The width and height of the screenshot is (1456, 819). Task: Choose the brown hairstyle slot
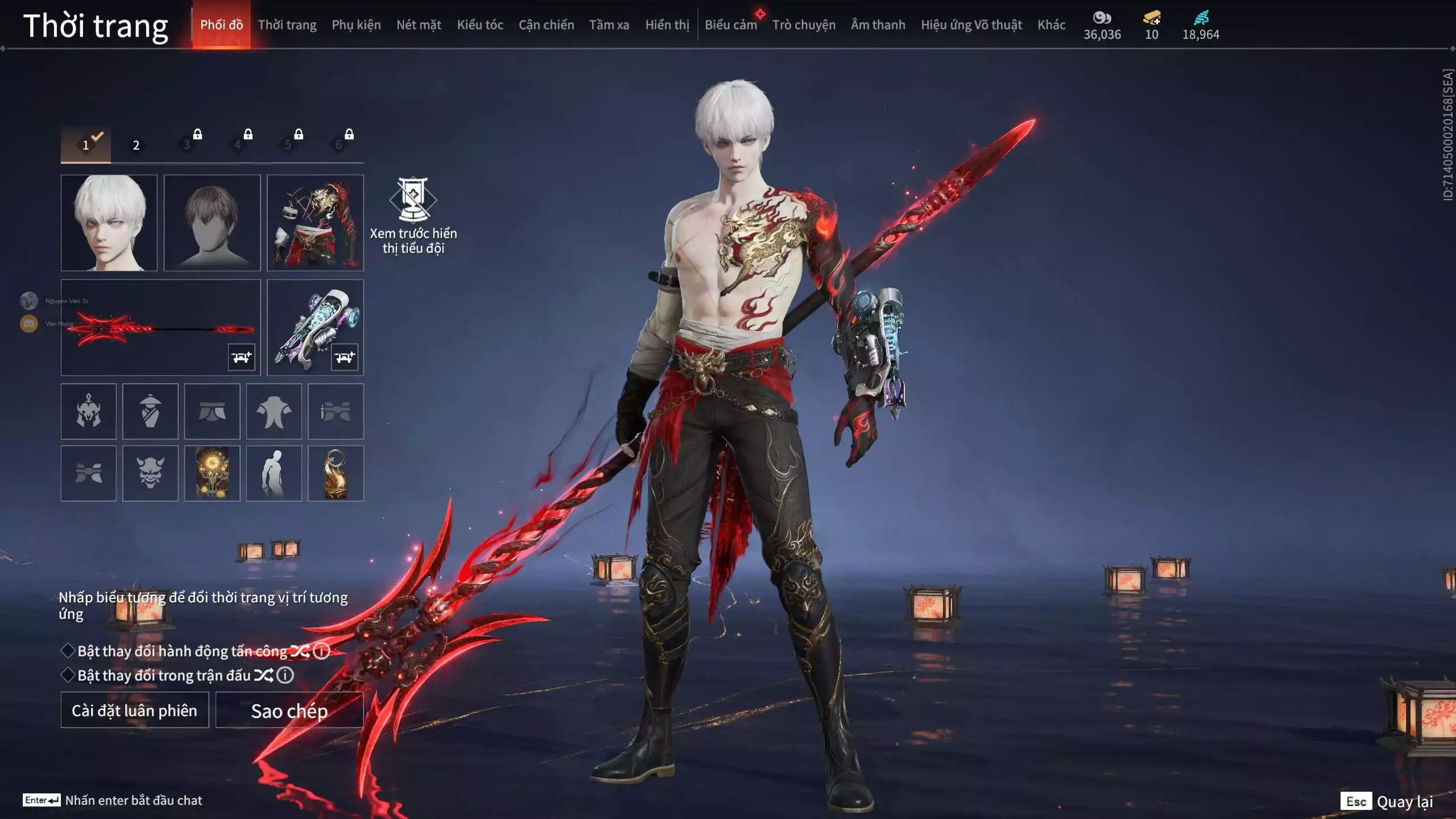point(212,222)
